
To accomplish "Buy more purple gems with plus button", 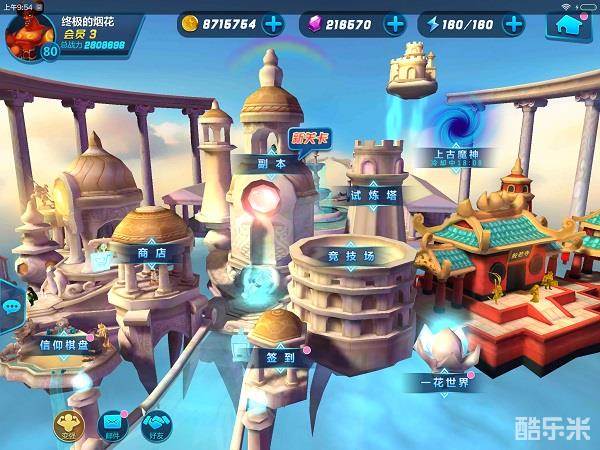I will (395, 24).
